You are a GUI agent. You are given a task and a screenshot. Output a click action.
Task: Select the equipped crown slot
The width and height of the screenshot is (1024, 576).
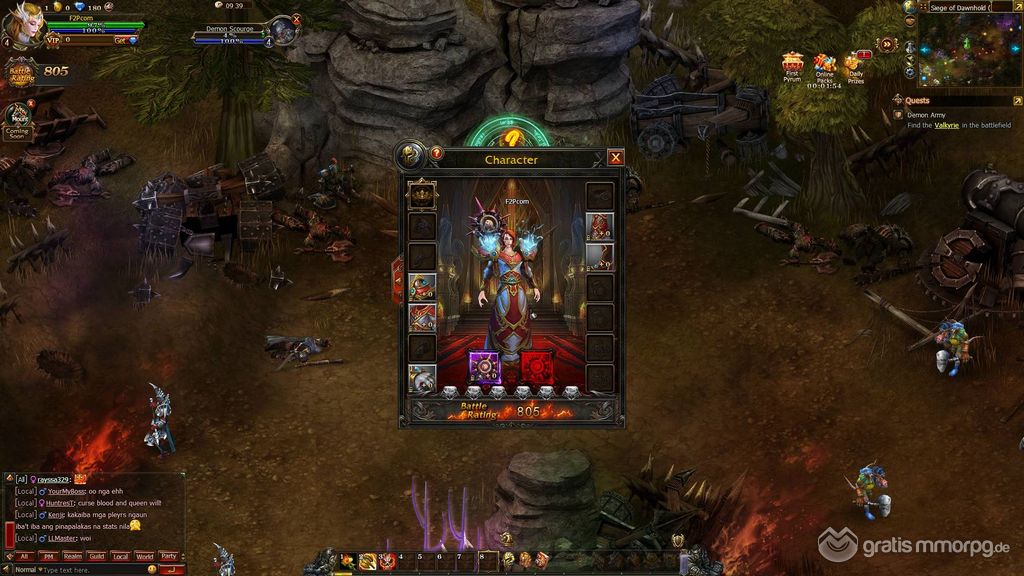click(x=421, y=195)
